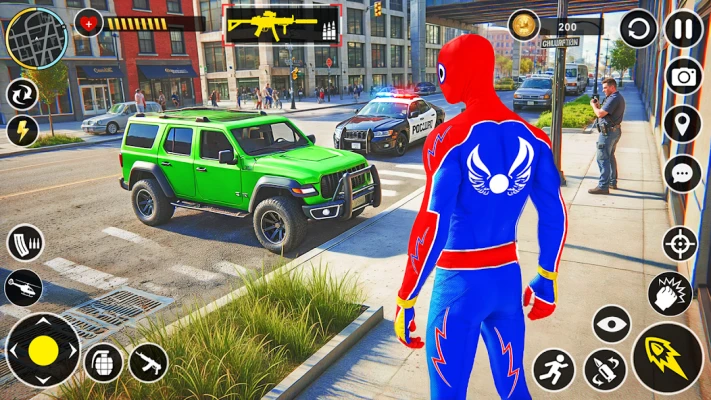This screenshot has width=711, height=400.
Task: Toggle the eye view button
Action: click(611, 324)
